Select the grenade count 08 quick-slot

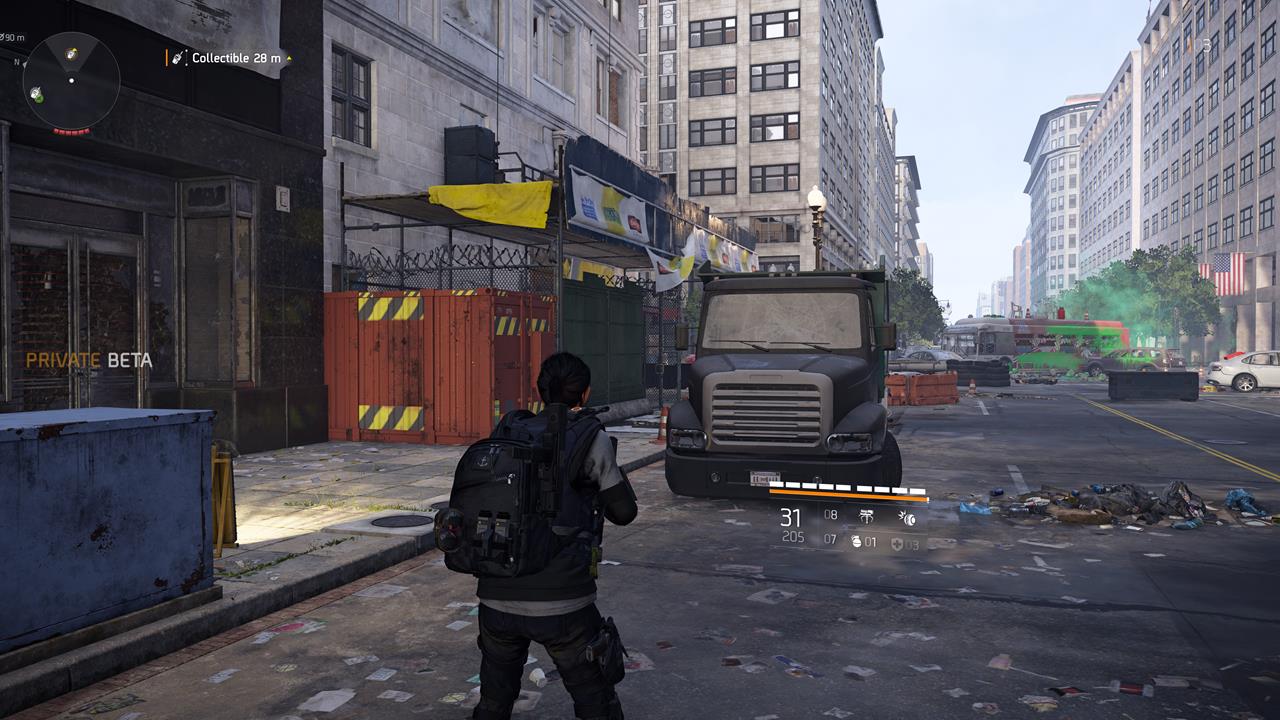[x=830, y=514]
